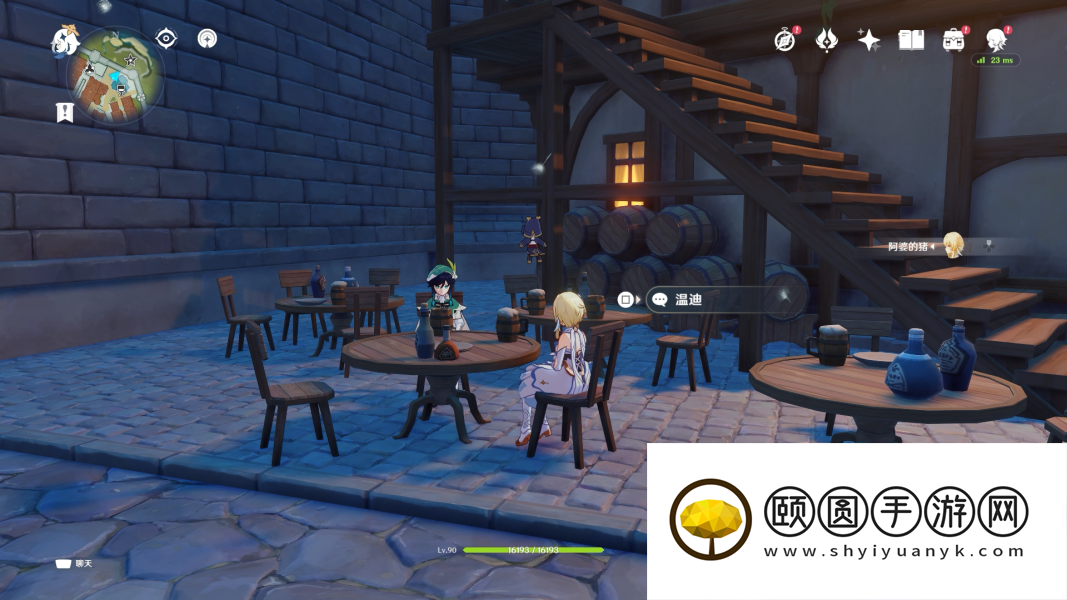Image resolution: width=1067 pixels, height=600 pixels.
Task: Toggle the eye-shaped elemental sight icon
Action: tap(166, 39)
